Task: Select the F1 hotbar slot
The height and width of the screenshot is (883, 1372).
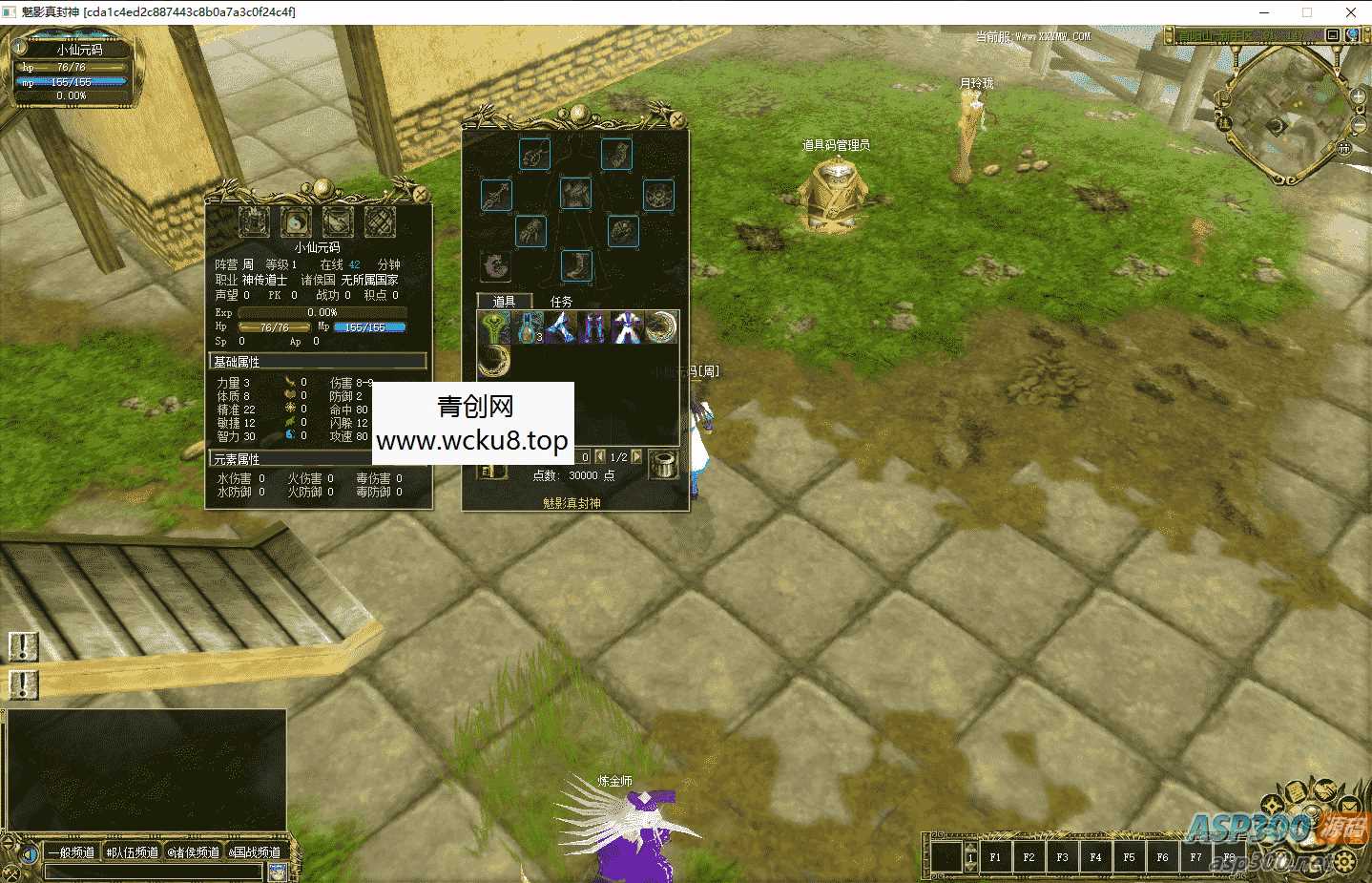Action: click(995, 857)
